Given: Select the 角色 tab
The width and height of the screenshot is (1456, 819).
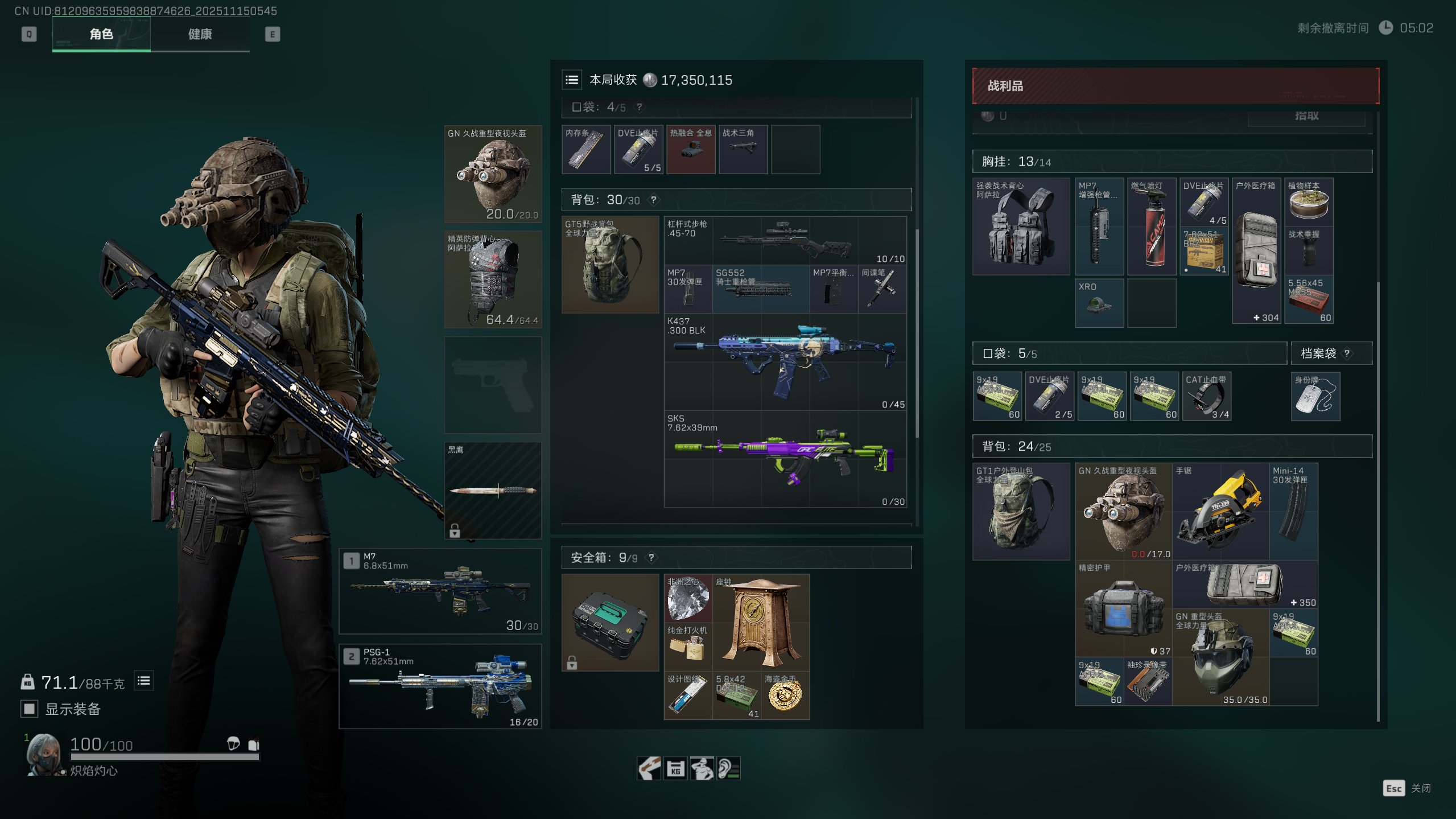Looking at the screenshot, I should pyautogui.click(x=101, y=34).
